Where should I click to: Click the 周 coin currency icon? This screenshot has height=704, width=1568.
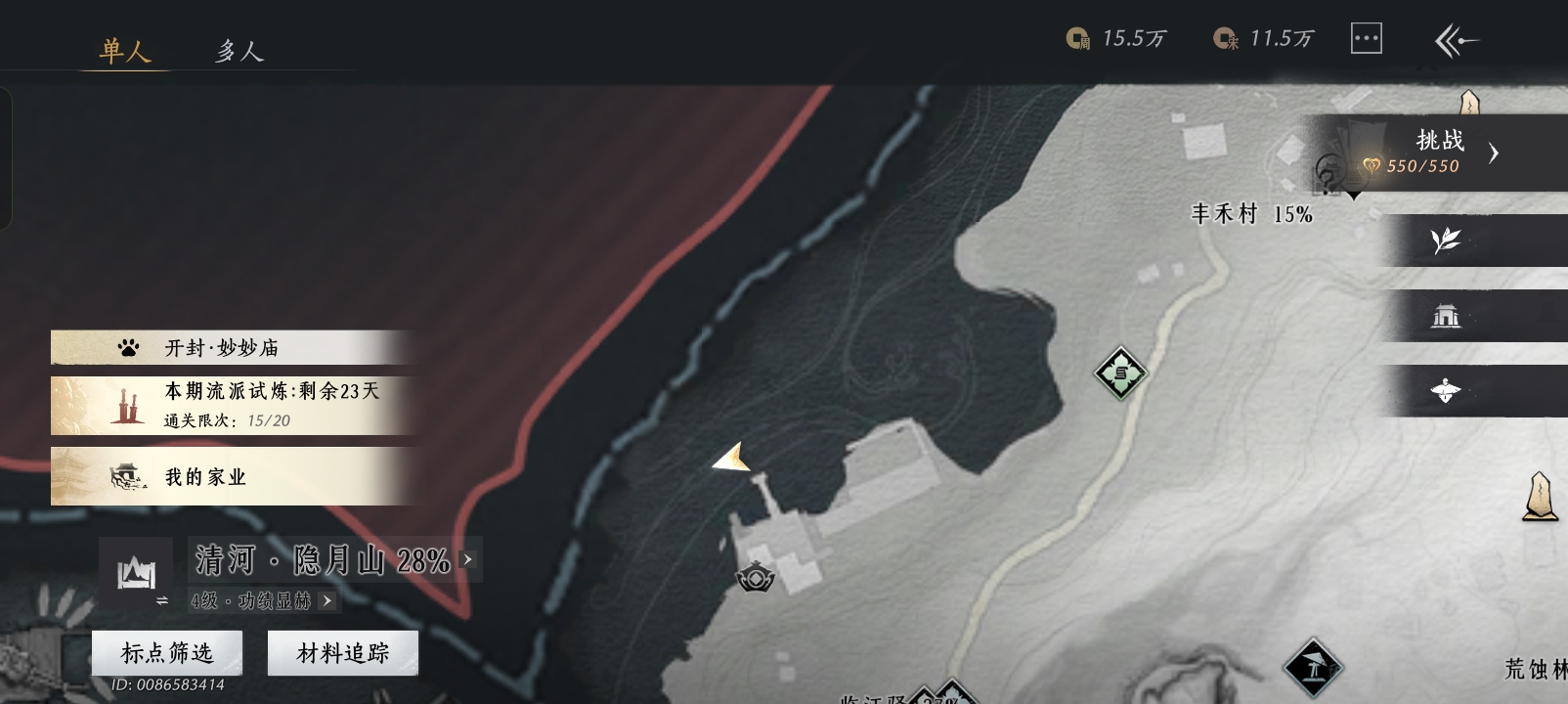click(x=1077, y=37)
